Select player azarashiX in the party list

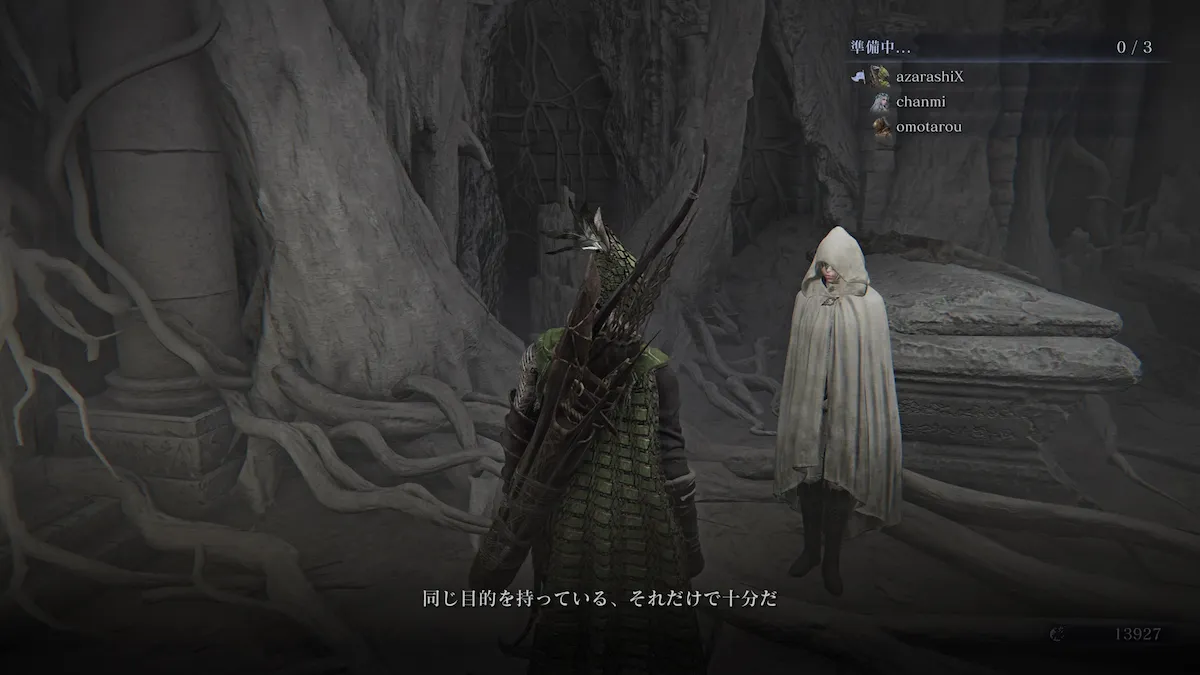932,76
